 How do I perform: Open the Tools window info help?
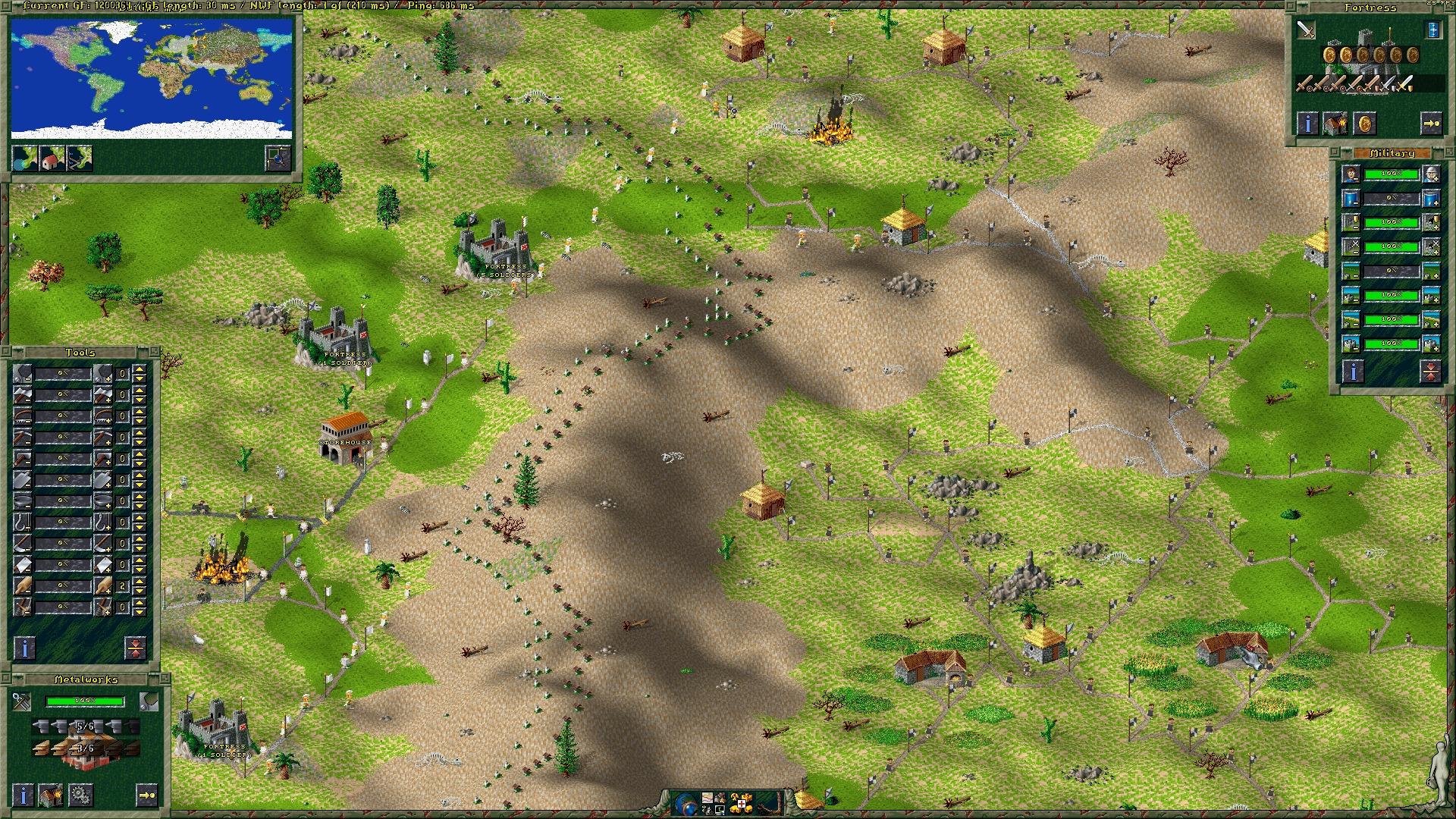[x=25, y=648]
